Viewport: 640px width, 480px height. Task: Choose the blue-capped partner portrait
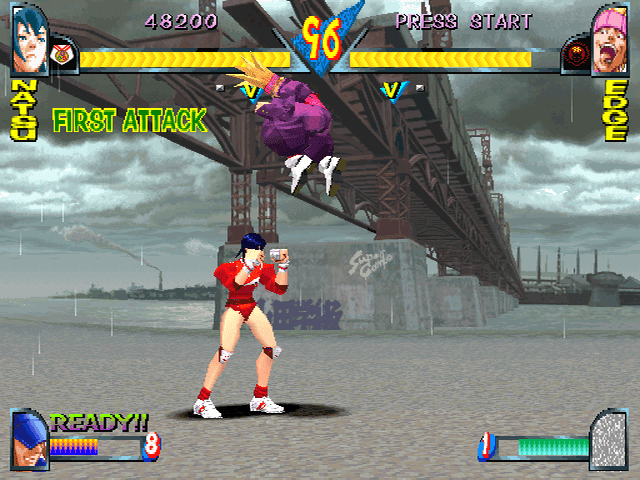coord(28,440)
